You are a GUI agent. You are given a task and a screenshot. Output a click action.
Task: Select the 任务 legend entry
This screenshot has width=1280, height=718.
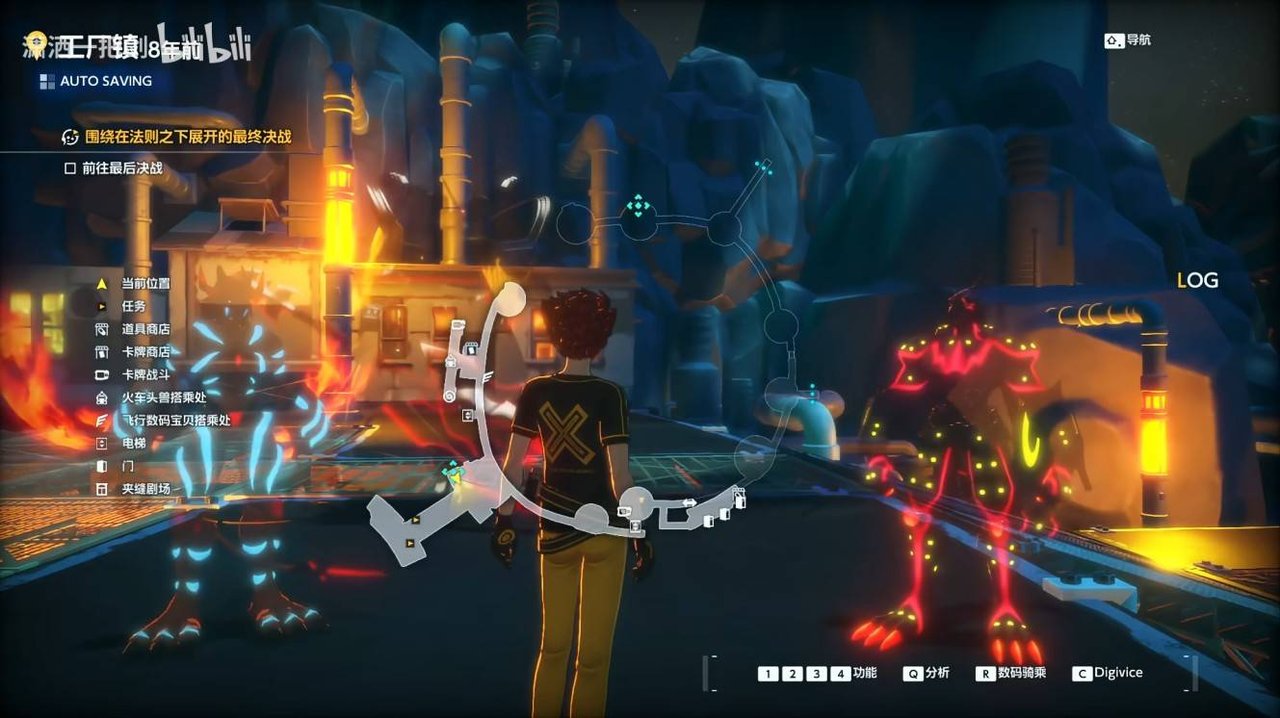[133, 306]
